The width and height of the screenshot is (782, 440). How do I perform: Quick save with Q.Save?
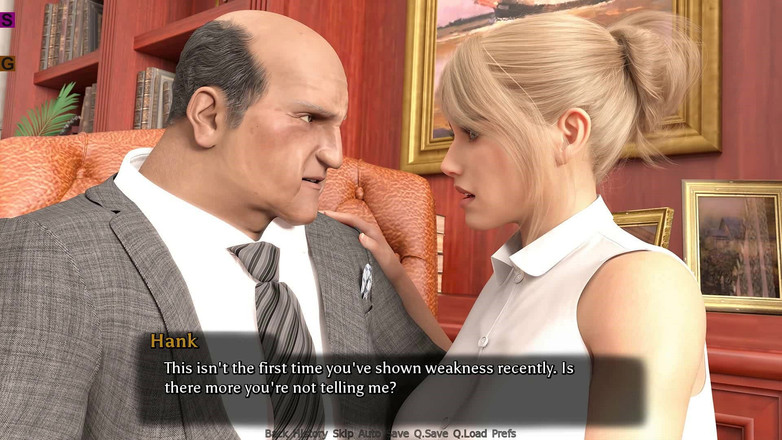[431, 433]
